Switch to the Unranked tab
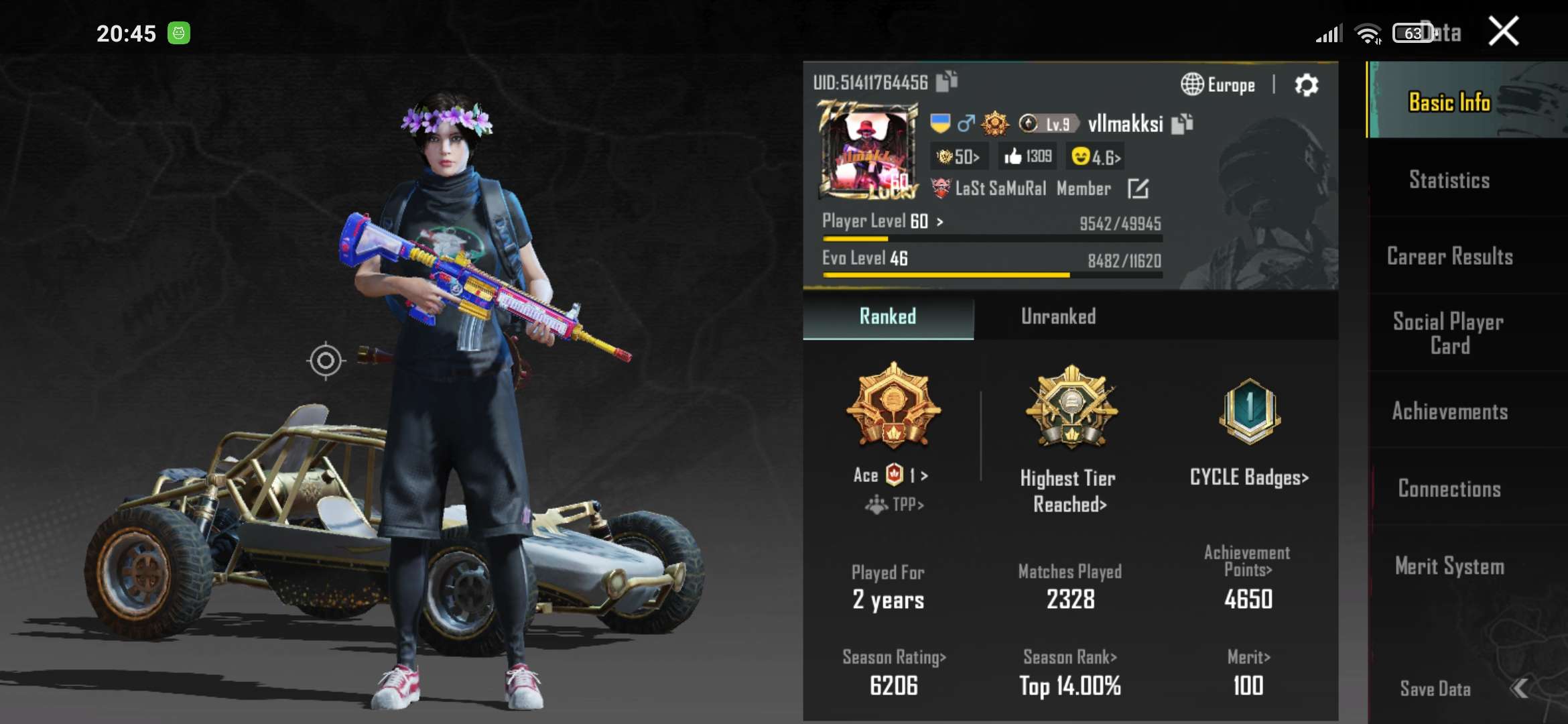 (1057, 316)
